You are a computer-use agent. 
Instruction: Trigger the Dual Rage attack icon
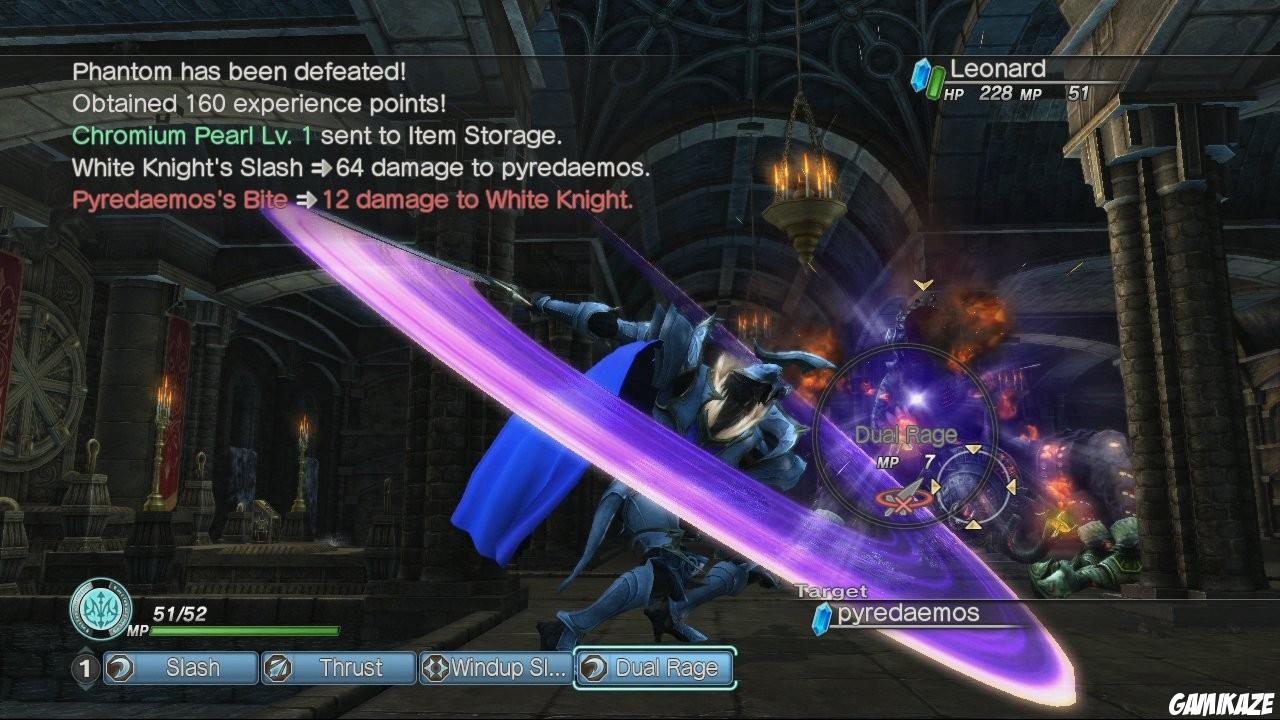(593, 668)
